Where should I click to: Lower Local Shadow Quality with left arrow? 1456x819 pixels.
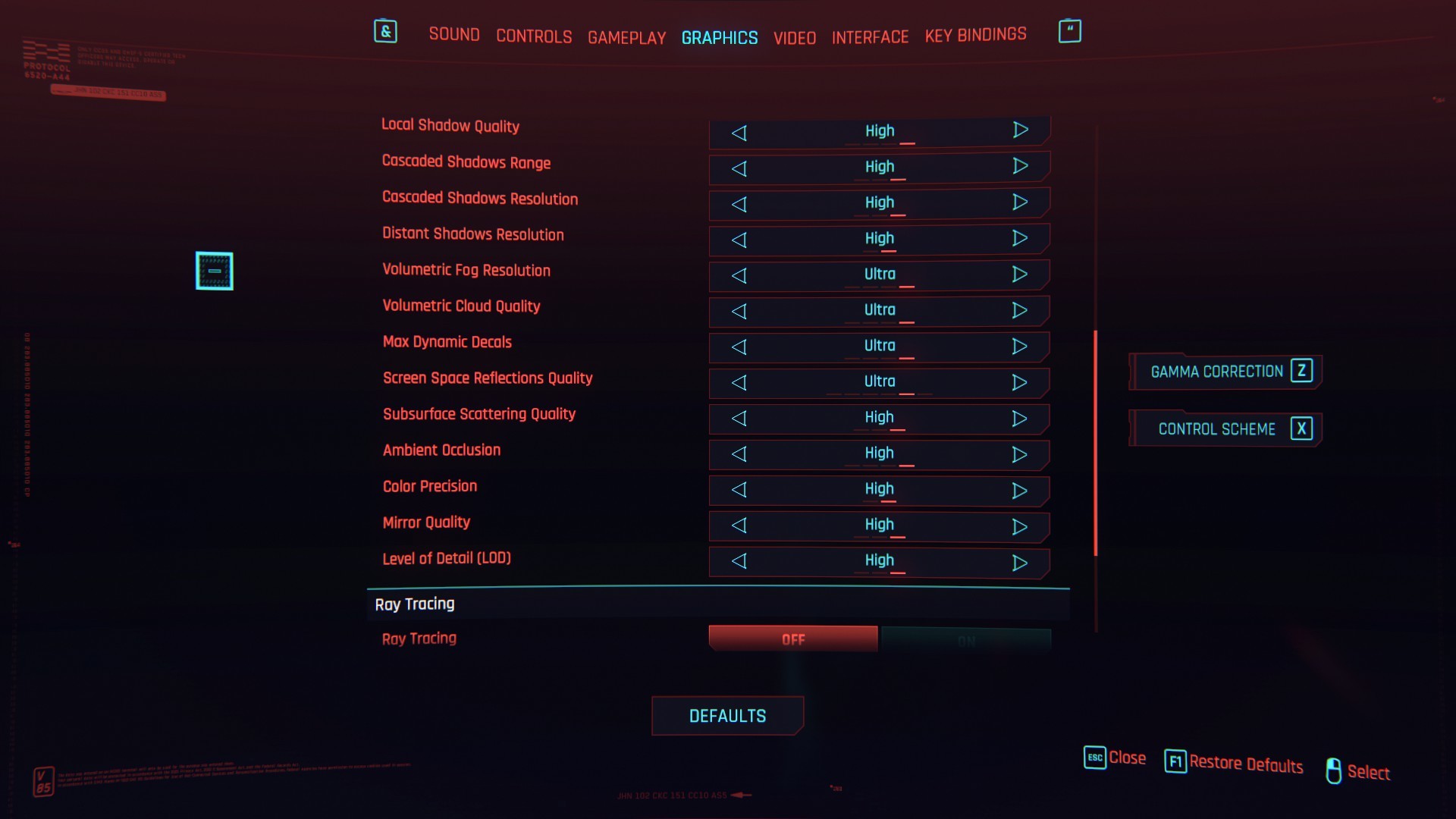(739, 133)
